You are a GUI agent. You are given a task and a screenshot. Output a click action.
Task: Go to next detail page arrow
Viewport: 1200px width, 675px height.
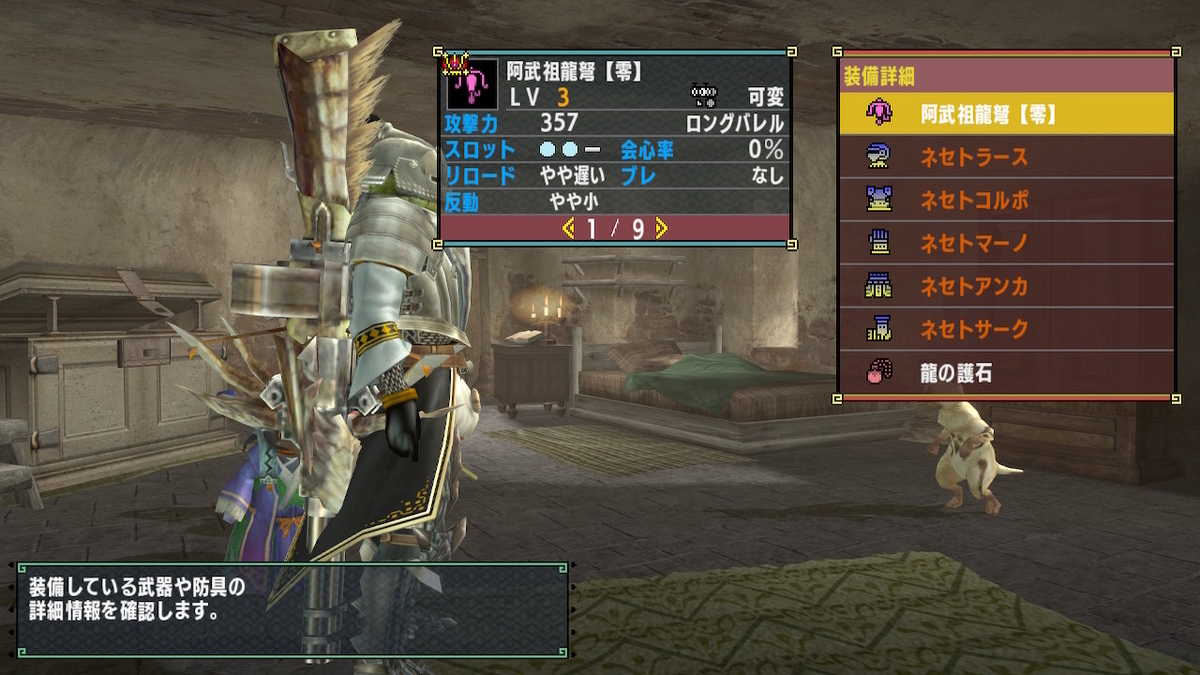(661, 229)
